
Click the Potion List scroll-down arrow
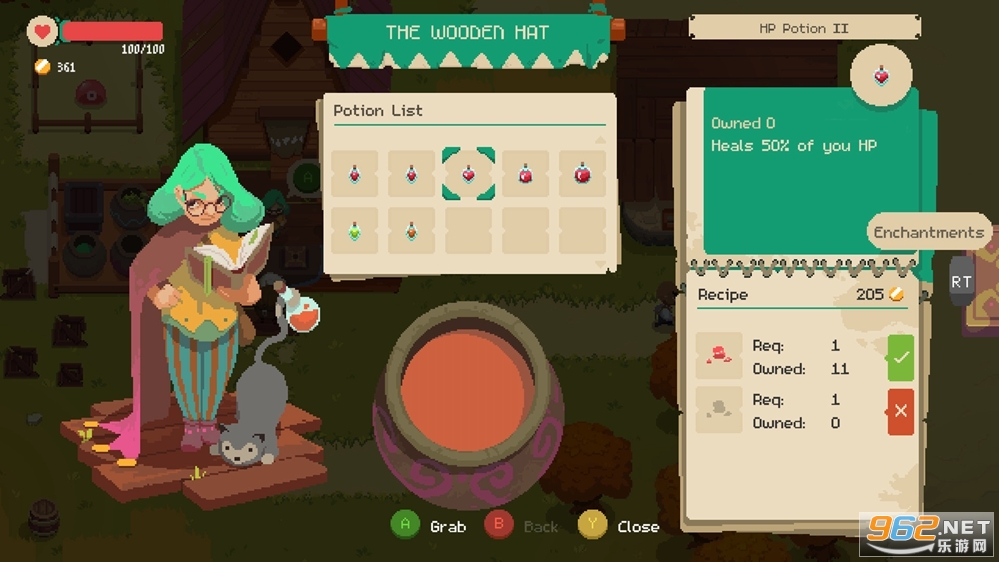click(600, 264)
